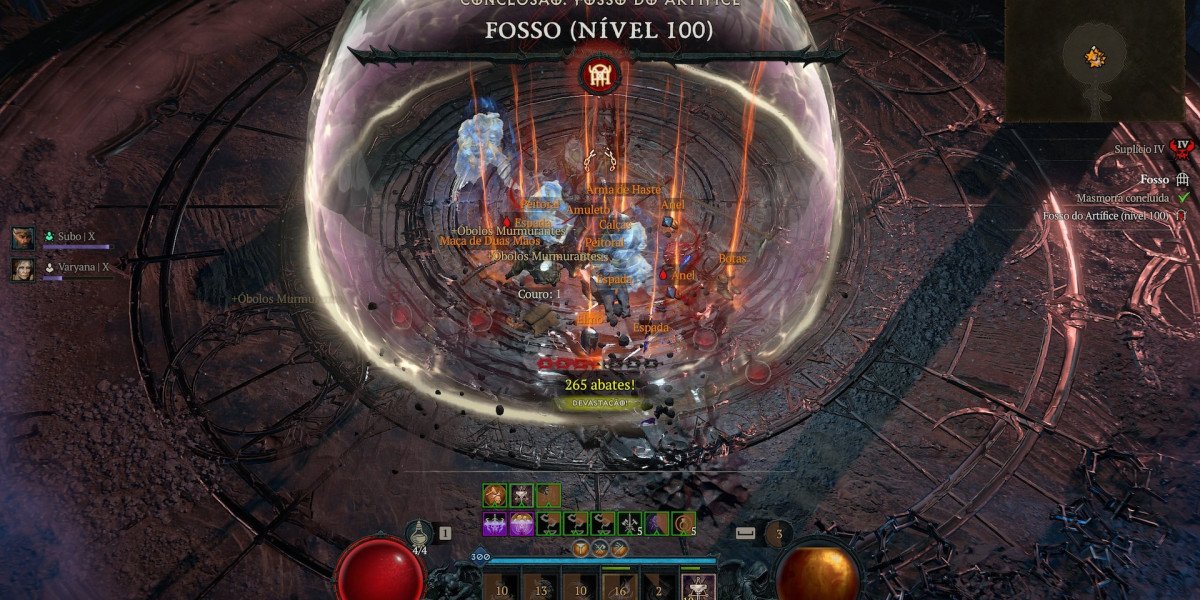Click the Fosso objective in the tracker
The width and height of the screenshot is (1200, 600).
[x=1155, y=180]
